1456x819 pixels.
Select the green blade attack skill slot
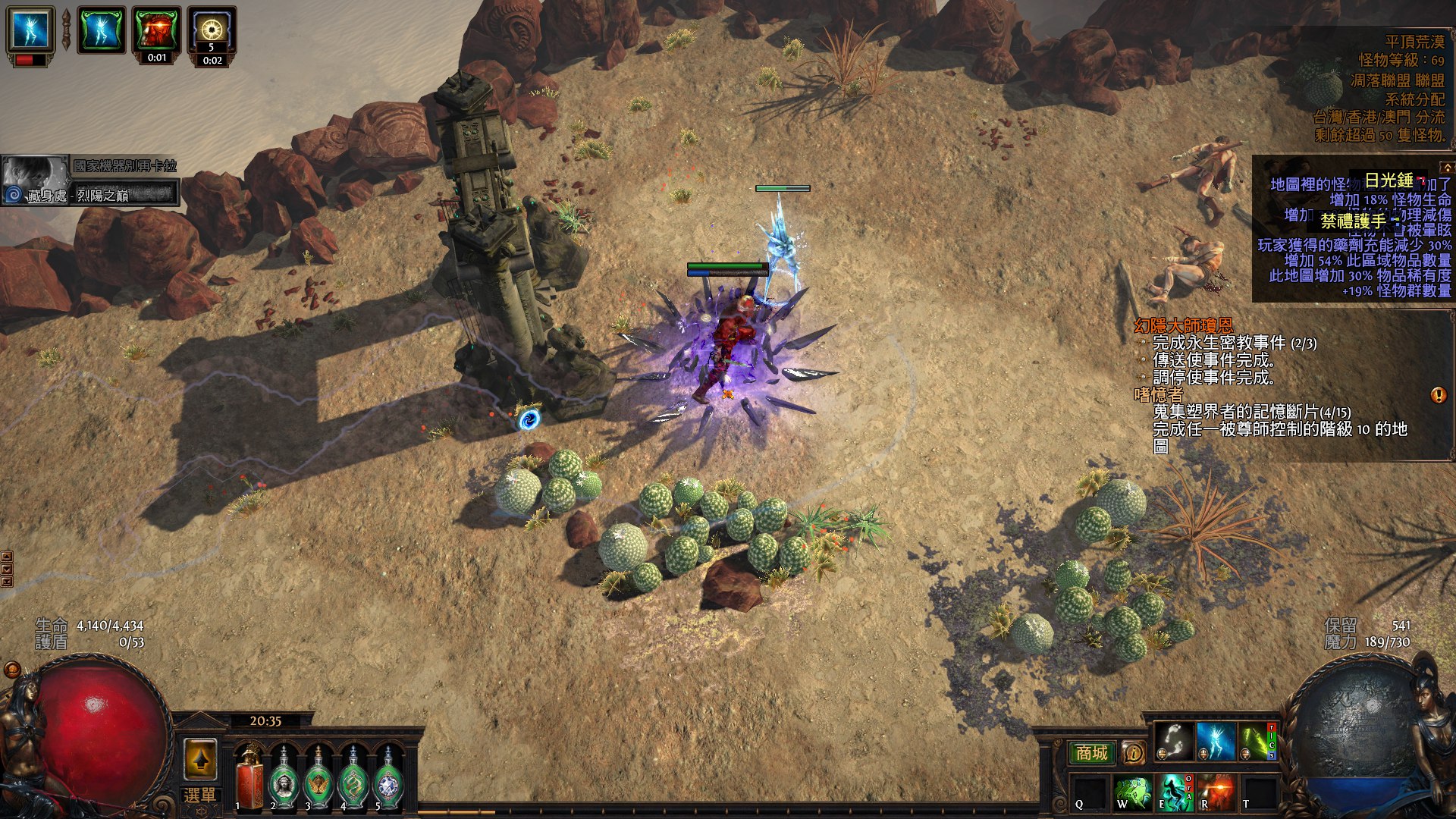(x=1257, y=740)
